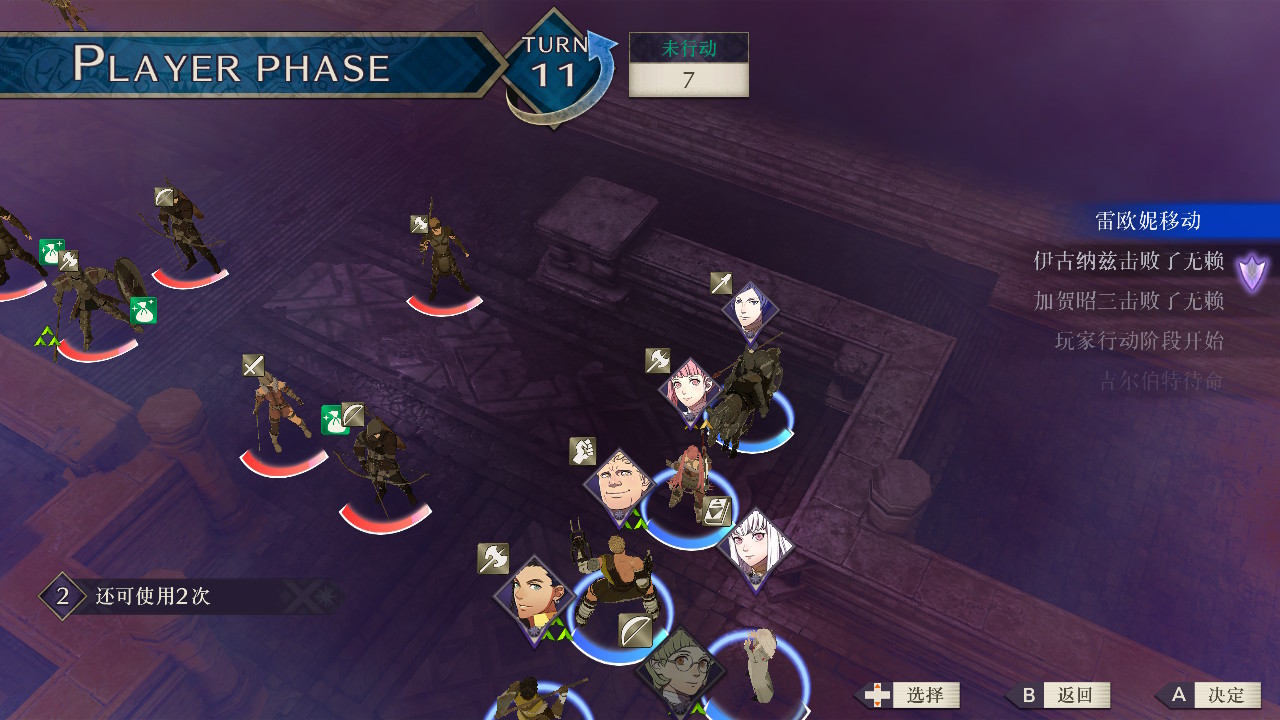Select the faded 吉尔伯特待命 log entry

[x=1161, y=381]
